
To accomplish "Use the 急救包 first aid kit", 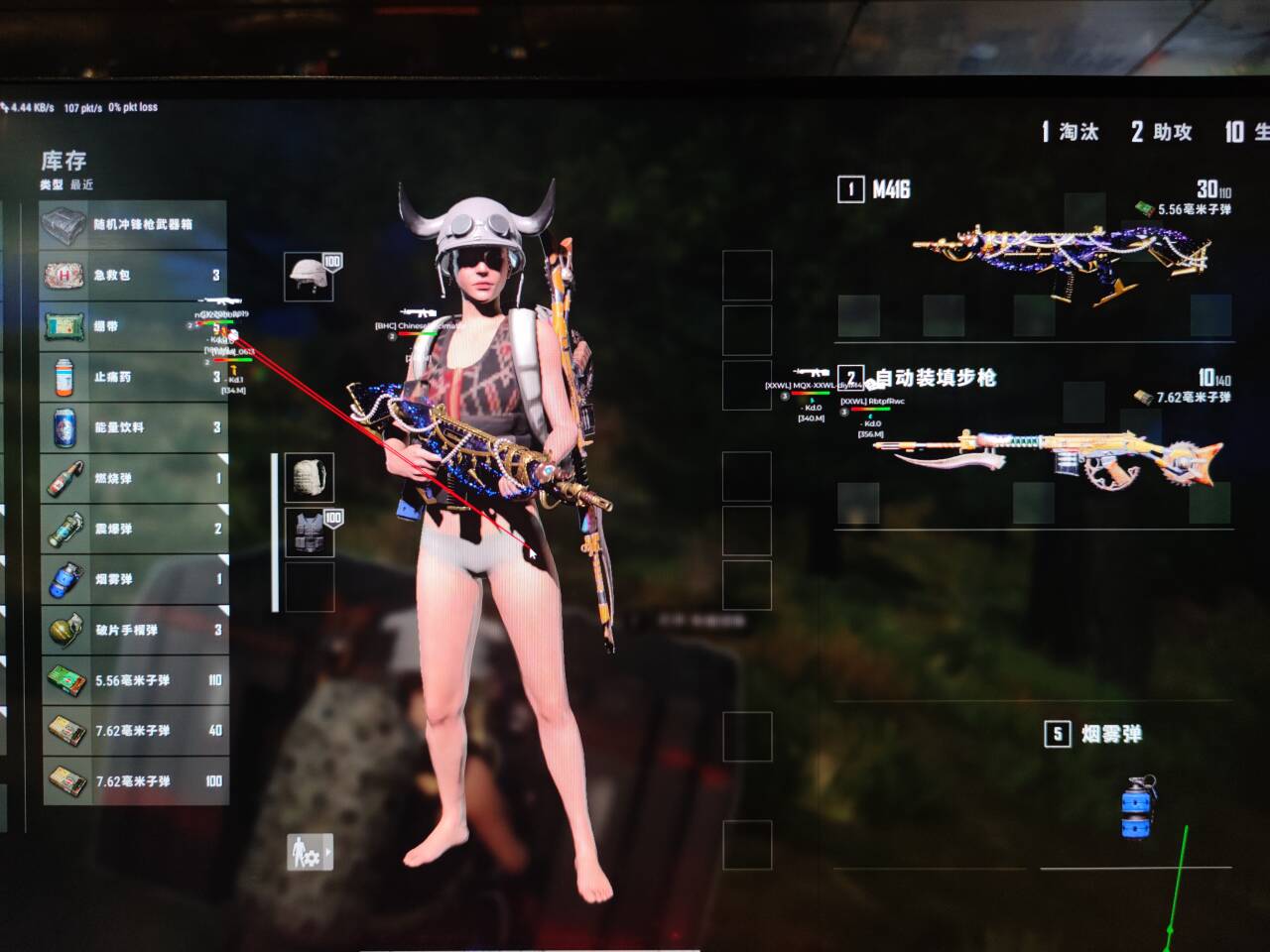I will coord(134,276).
